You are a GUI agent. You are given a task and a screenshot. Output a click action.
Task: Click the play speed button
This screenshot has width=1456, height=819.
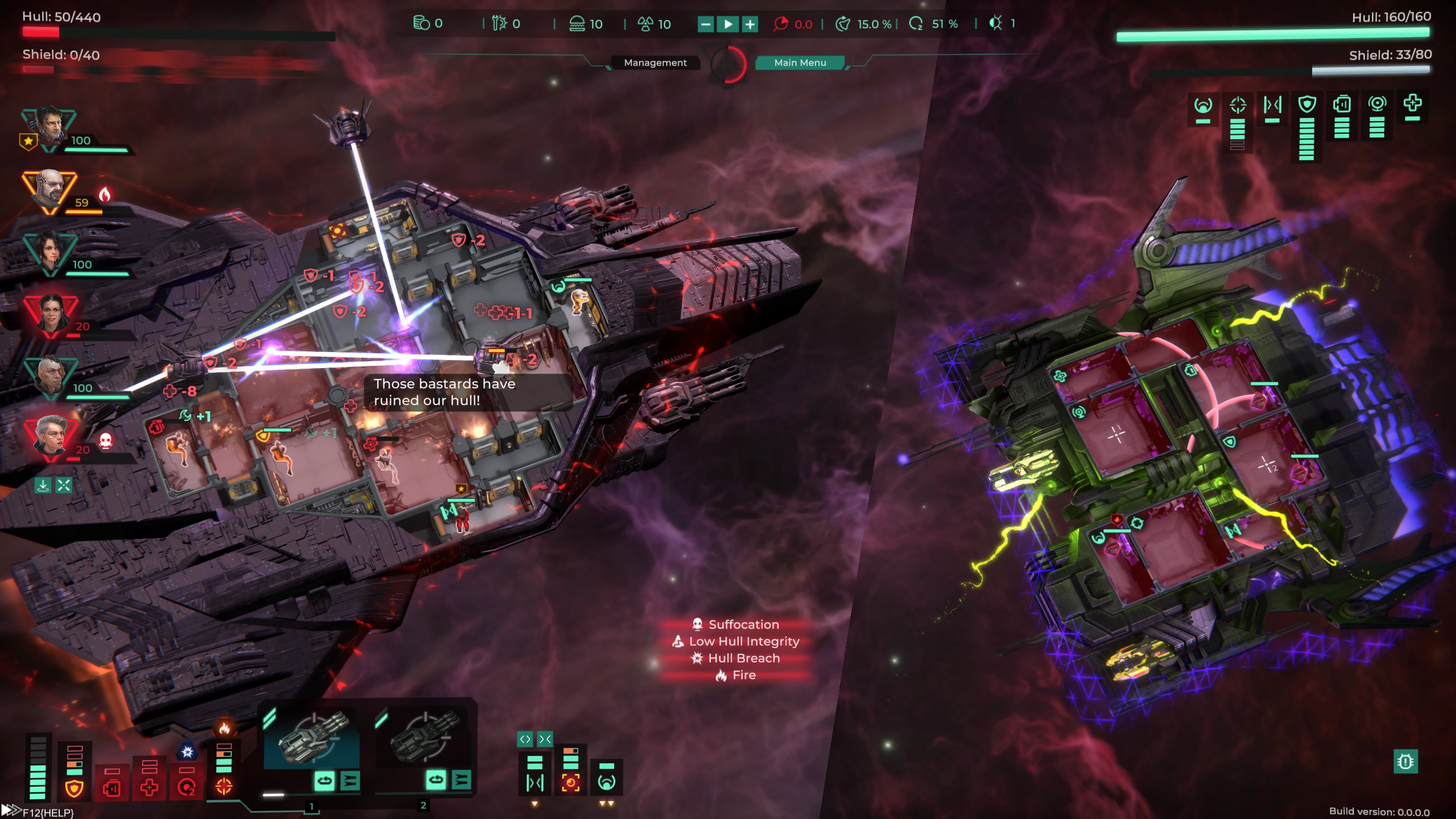click(x=728, y=24)
